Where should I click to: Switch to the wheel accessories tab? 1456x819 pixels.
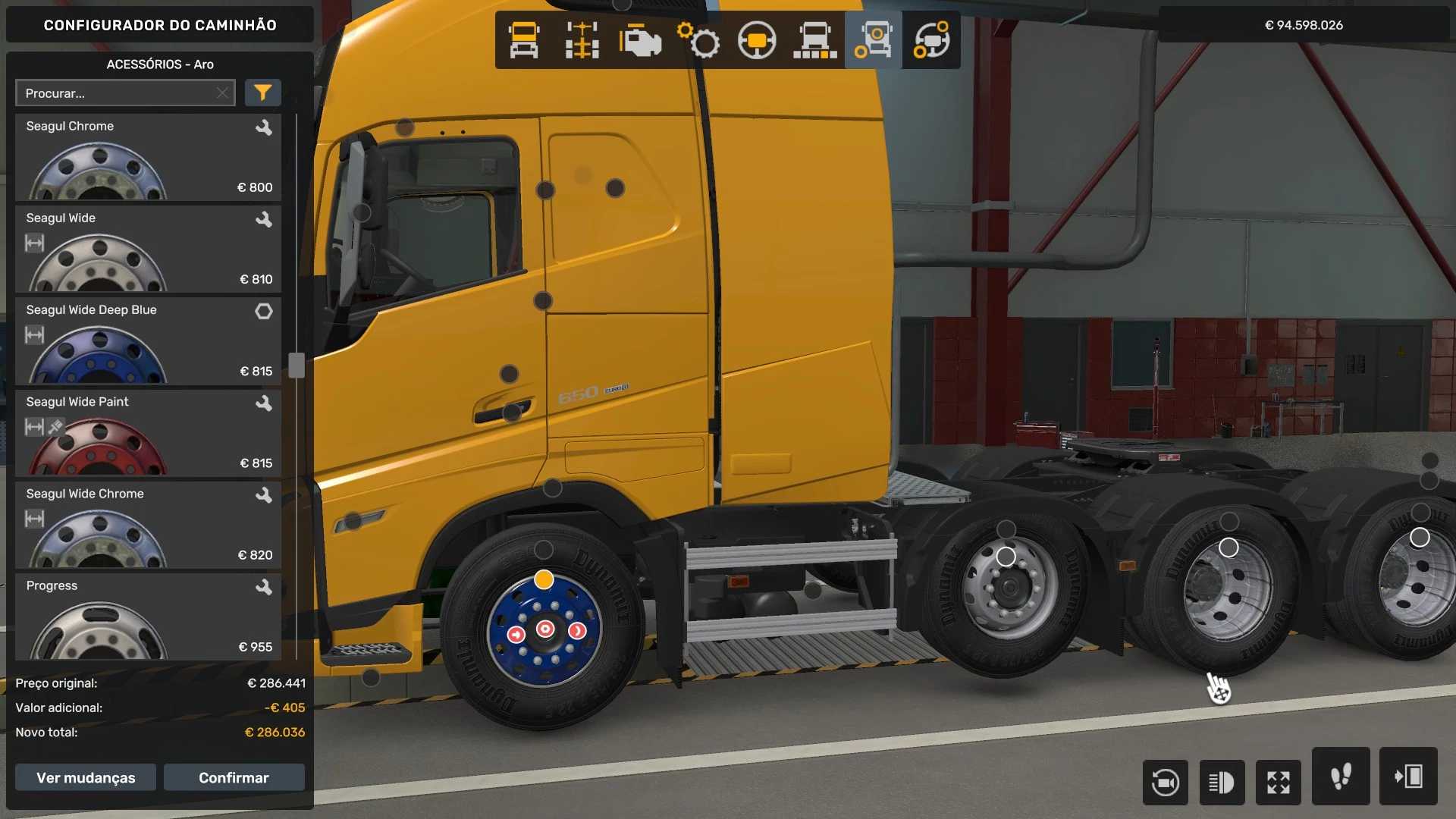coord(873,40)
